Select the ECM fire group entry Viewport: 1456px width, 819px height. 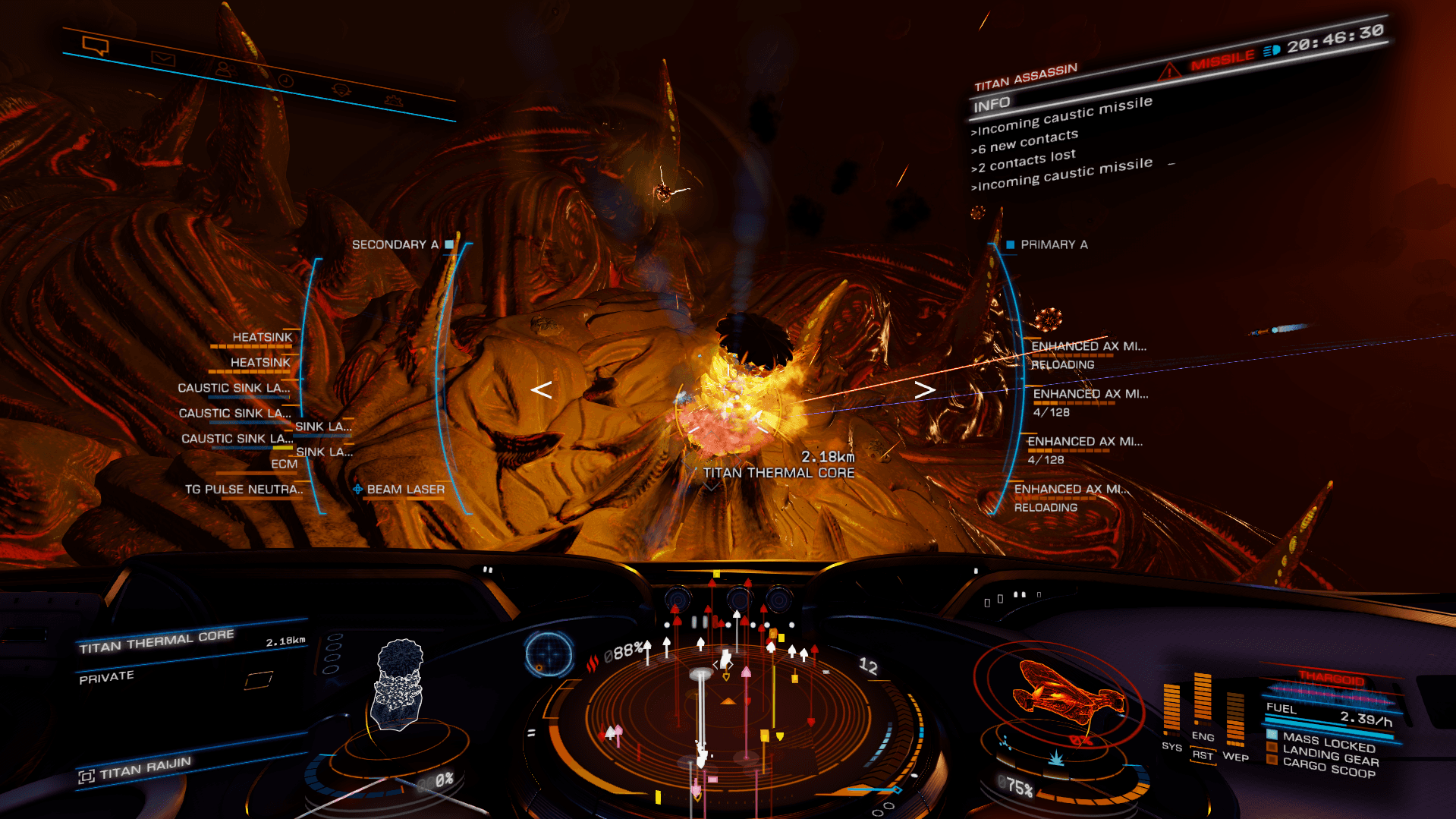[284, 464]
